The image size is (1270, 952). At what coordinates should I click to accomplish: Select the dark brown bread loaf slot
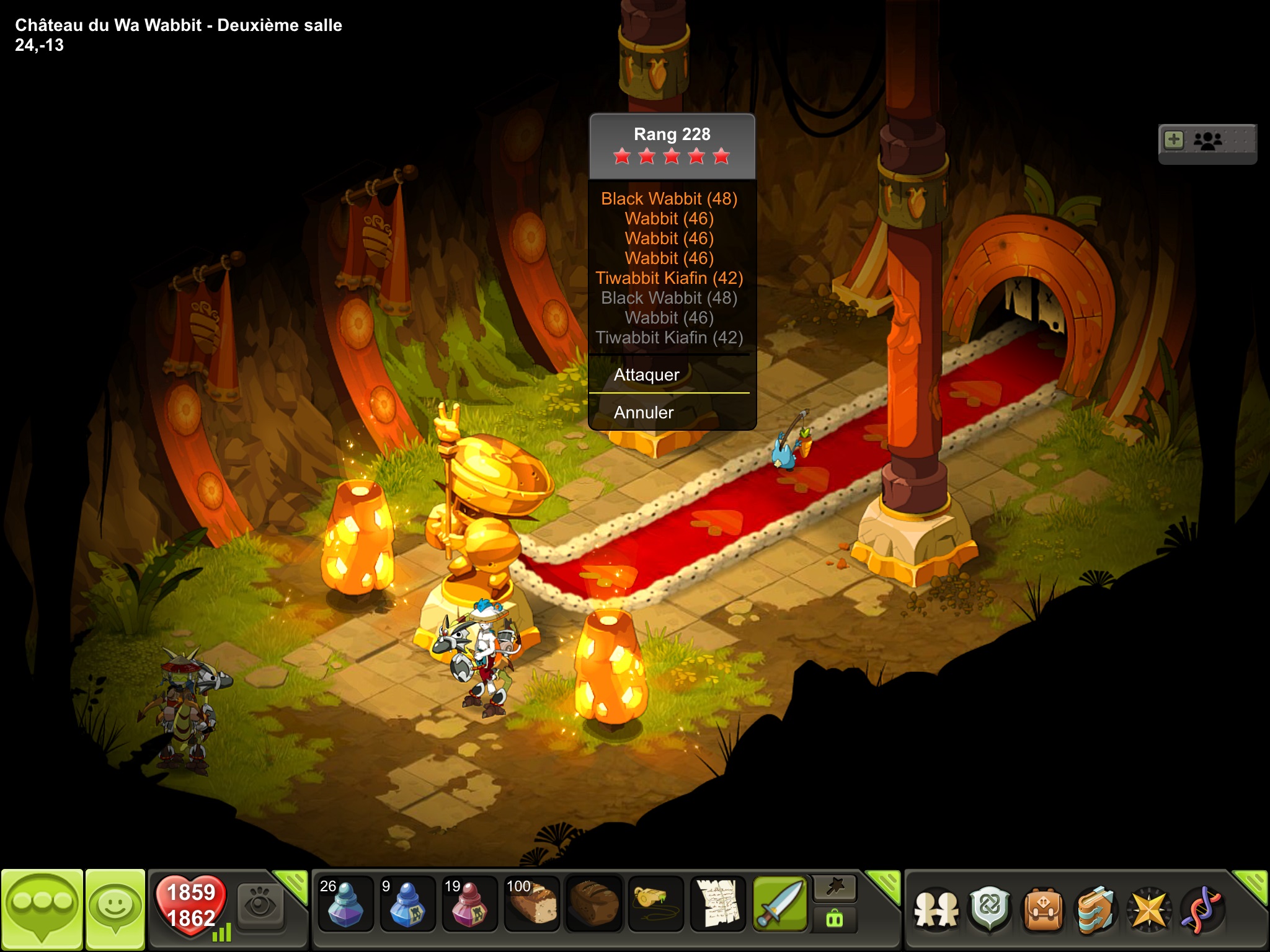[593, 904]
